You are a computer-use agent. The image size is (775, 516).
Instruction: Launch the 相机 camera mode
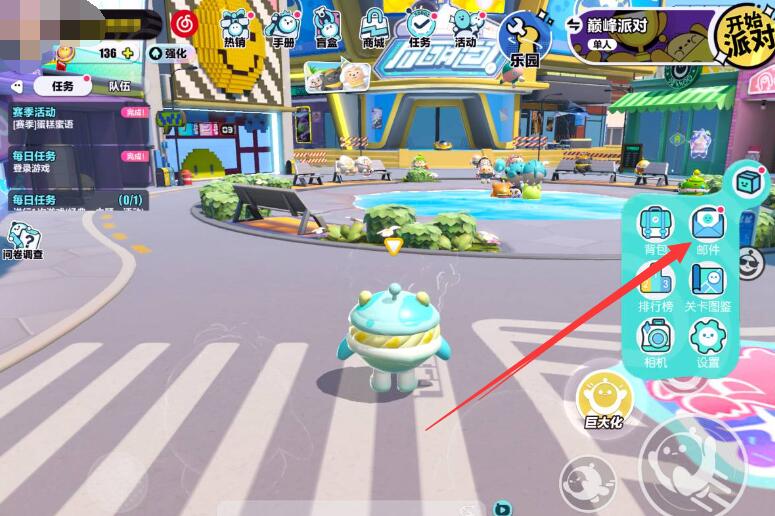pos(656,341)
